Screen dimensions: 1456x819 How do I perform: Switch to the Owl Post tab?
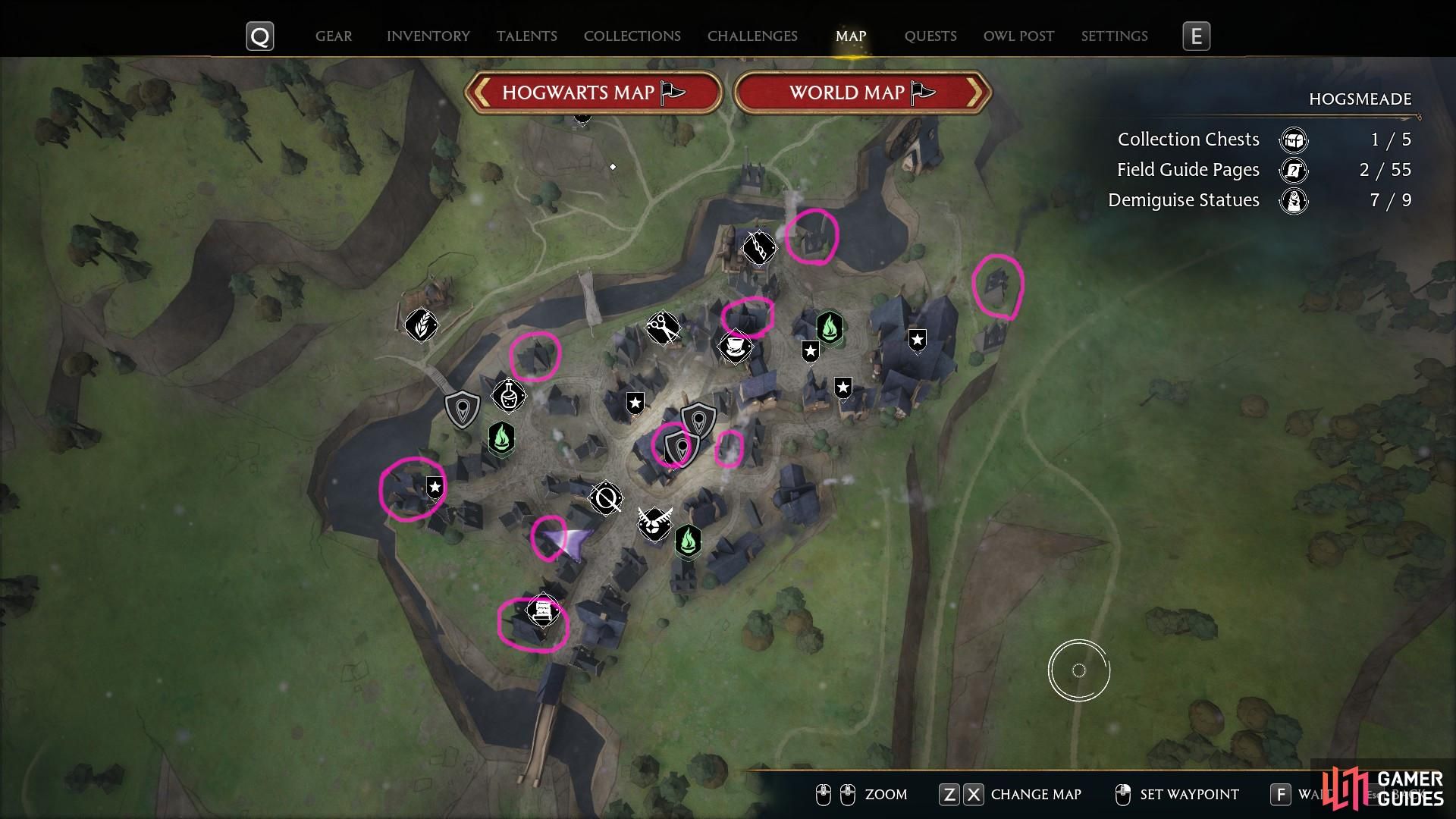(x=1018, y=36)
